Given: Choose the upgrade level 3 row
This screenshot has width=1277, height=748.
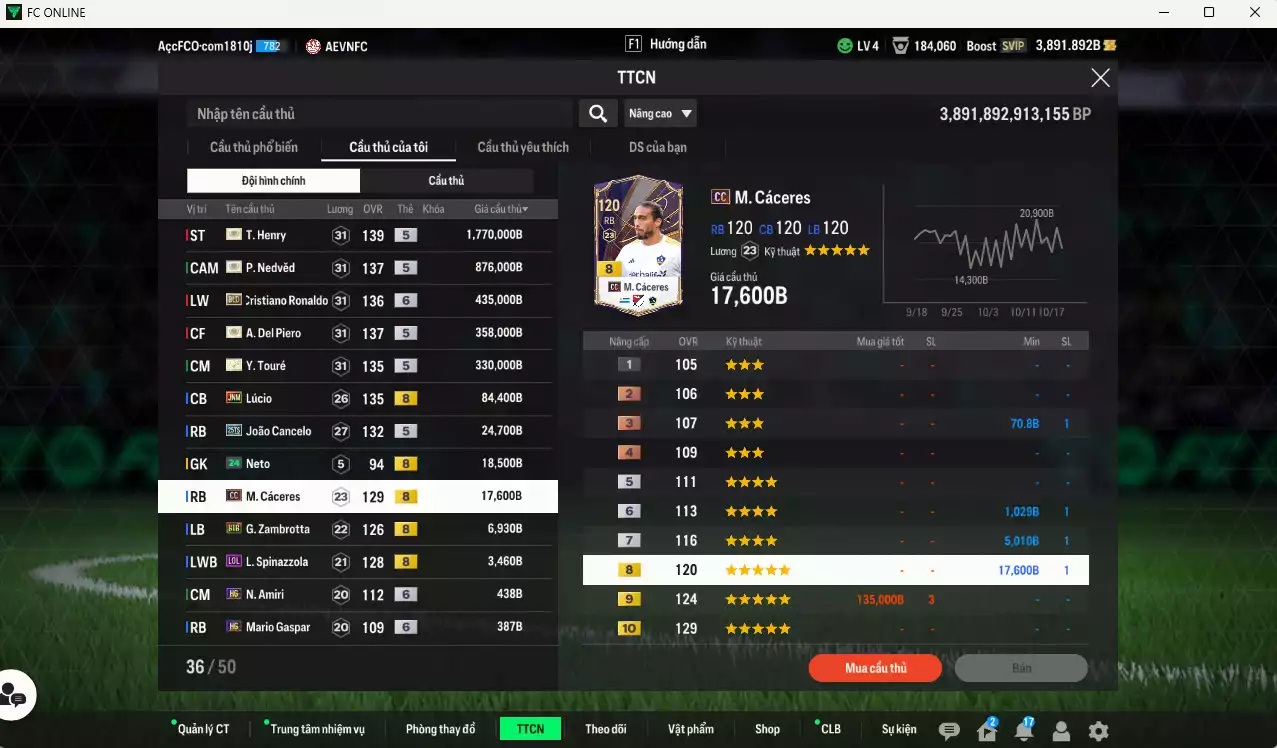Looking at the screenshot, I should pos(835,423).
